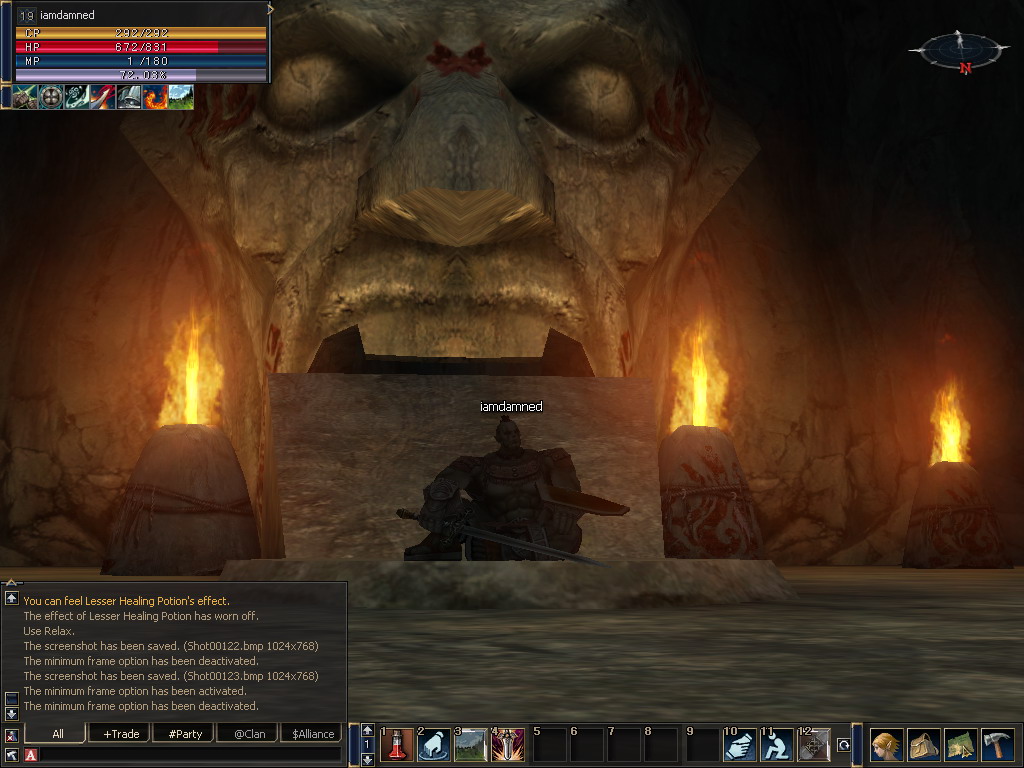Activate the white fist skill in slot 2
The image size is (1024, 768).
click(434, 745)
